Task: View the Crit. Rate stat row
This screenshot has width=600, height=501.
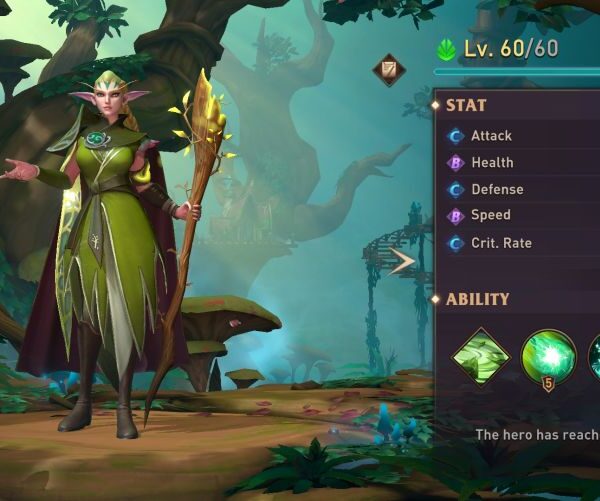Action: click(x=501, y=243)
